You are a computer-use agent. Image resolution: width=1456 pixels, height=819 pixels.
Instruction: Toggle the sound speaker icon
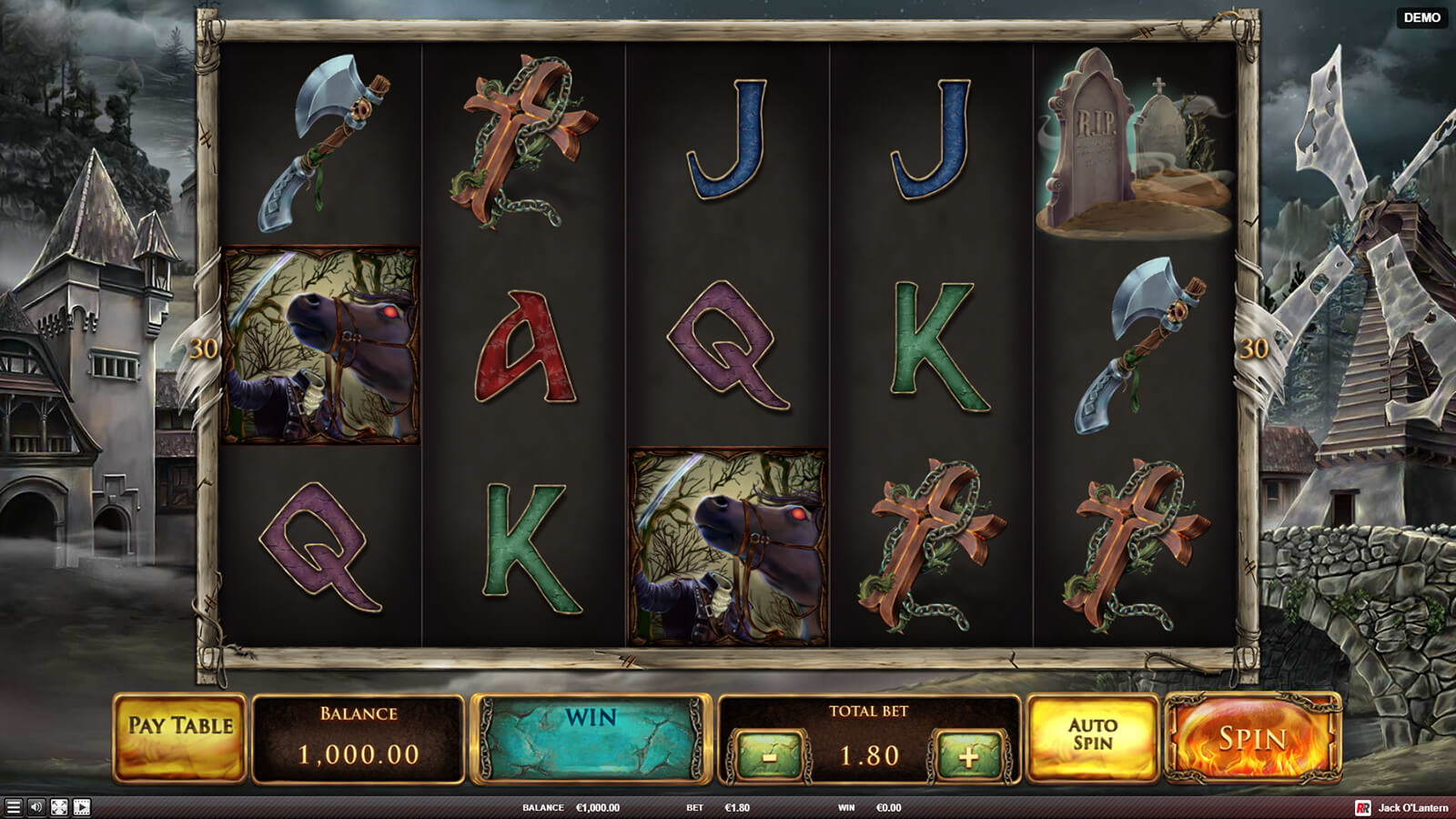tap(35, 807)
